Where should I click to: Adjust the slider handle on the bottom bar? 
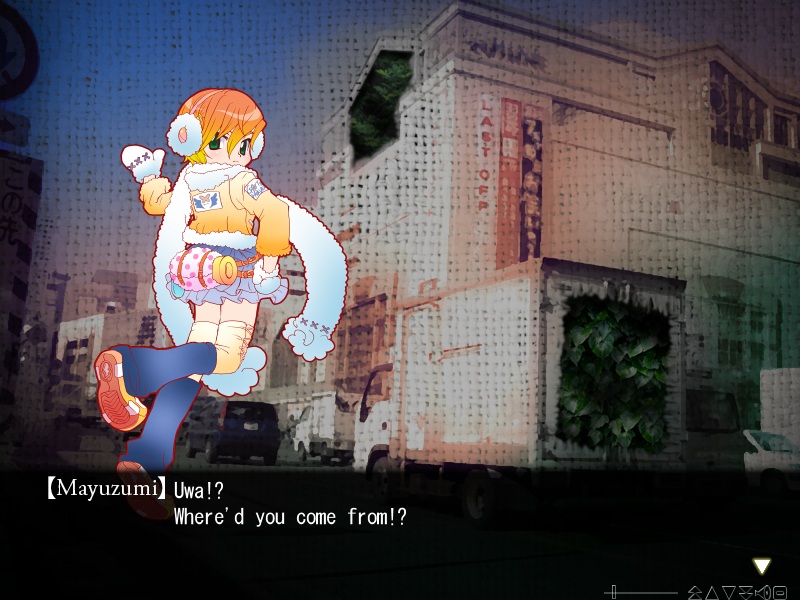tap(614, 592)
